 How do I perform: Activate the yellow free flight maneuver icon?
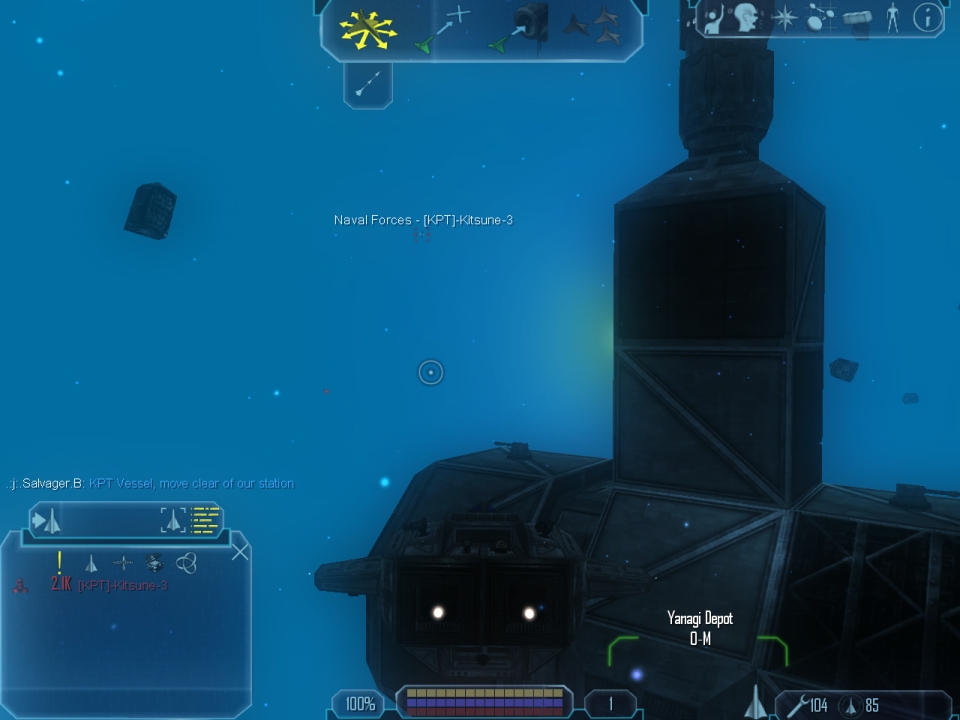point(368,28)
